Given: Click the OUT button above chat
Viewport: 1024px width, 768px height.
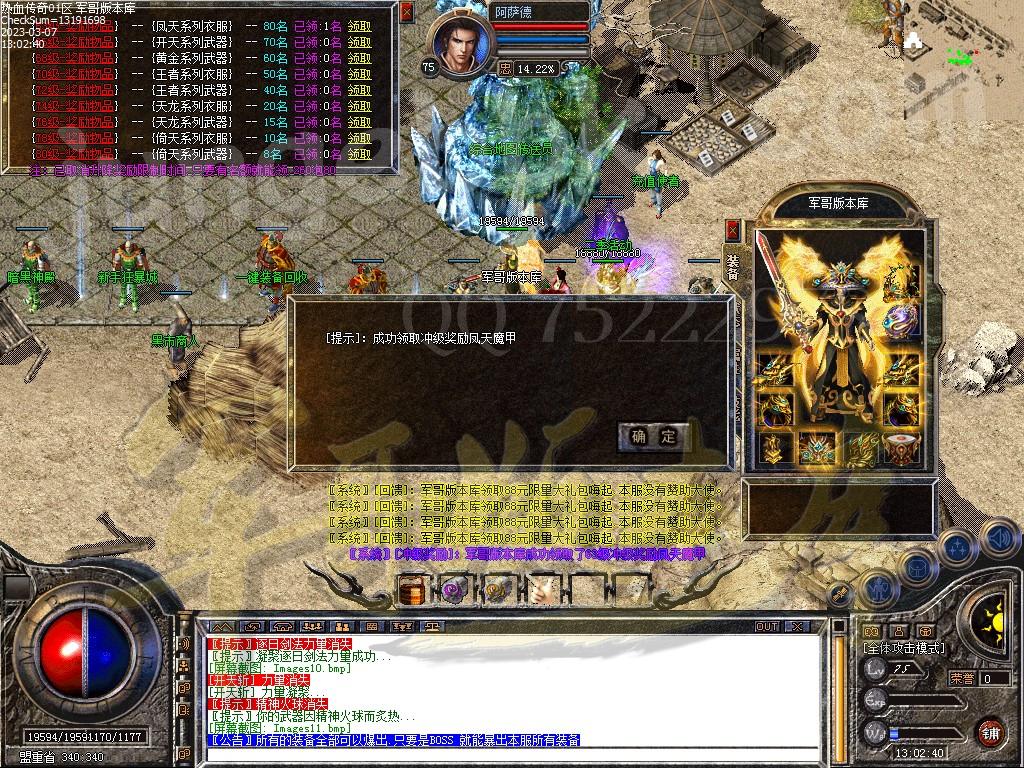Looking at the screenshot, I should [767, 626].
